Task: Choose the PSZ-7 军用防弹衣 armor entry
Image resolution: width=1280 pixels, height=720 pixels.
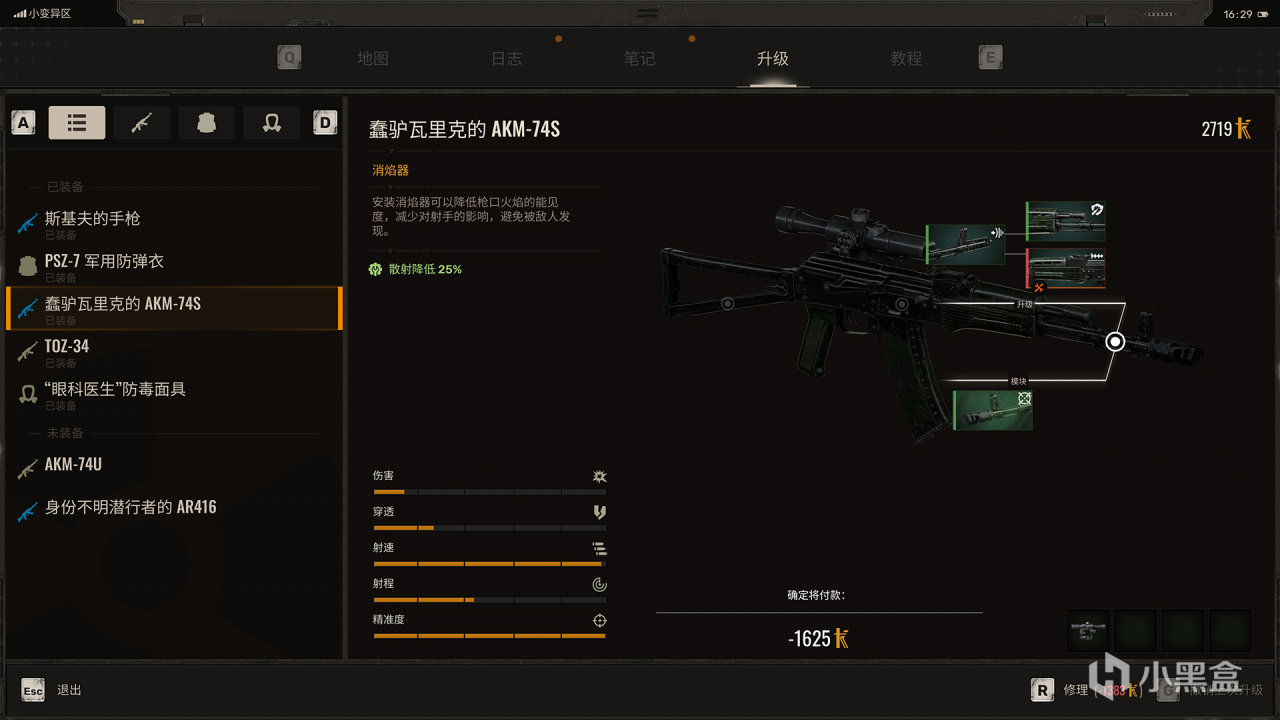Action: coord(104,262)
